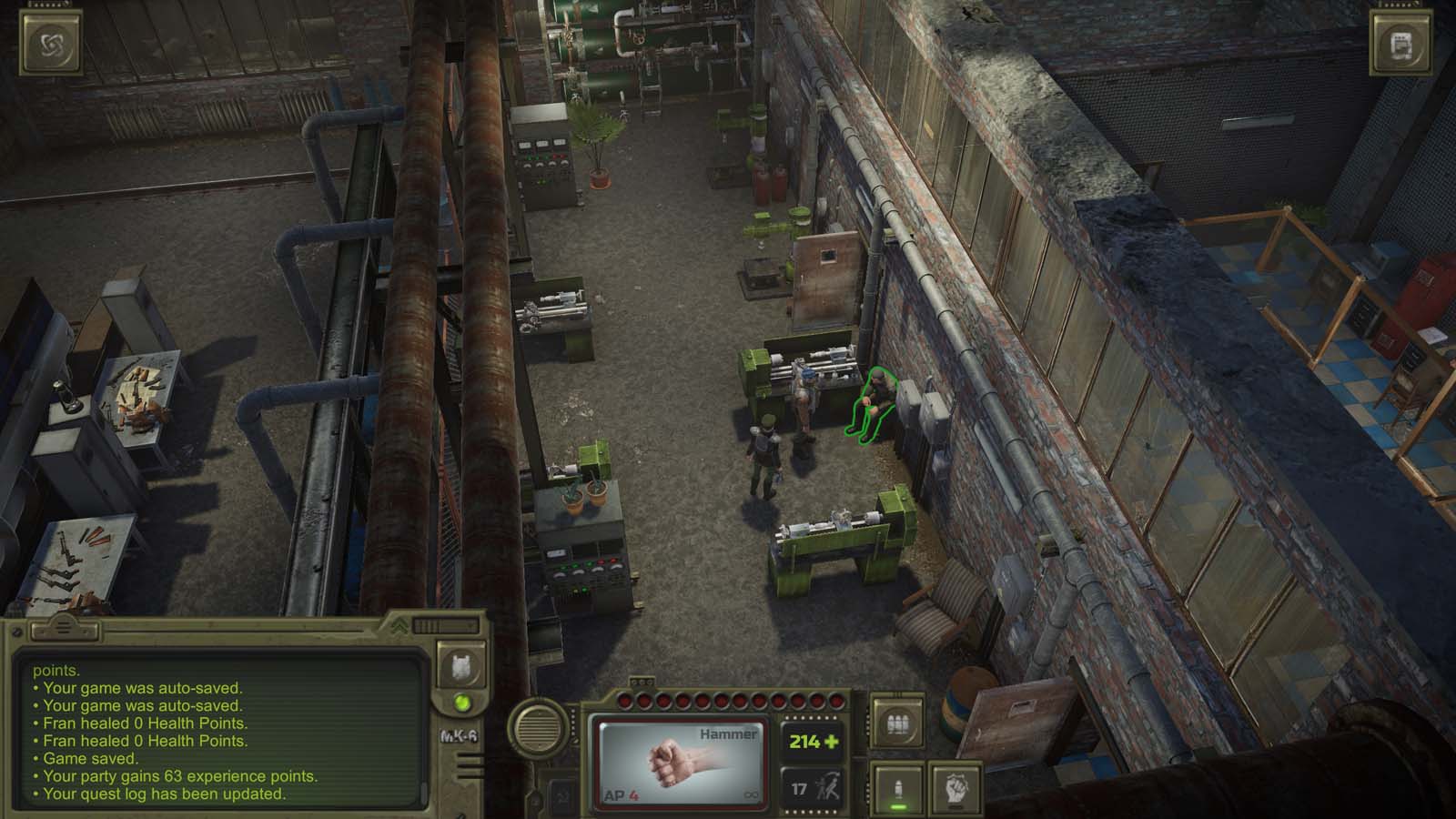The width and height of the screenshot is (1456, 819).
Task: Collapse the log using the horizontal-lines handle
Action: (x=63, y=626)
